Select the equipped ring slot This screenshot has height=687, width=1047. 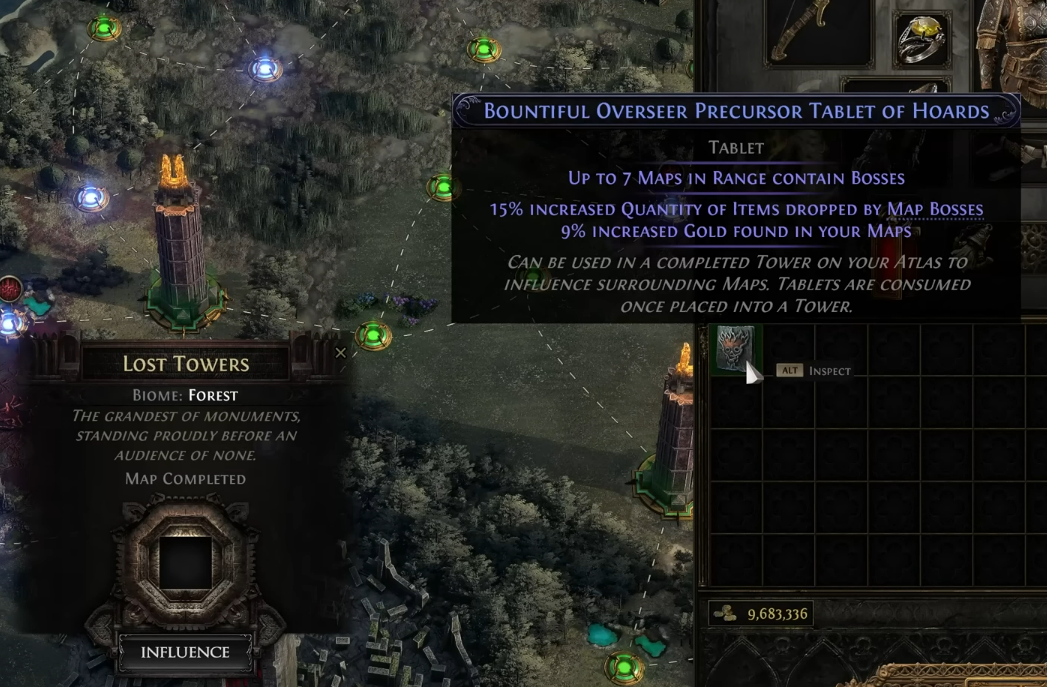921,39
